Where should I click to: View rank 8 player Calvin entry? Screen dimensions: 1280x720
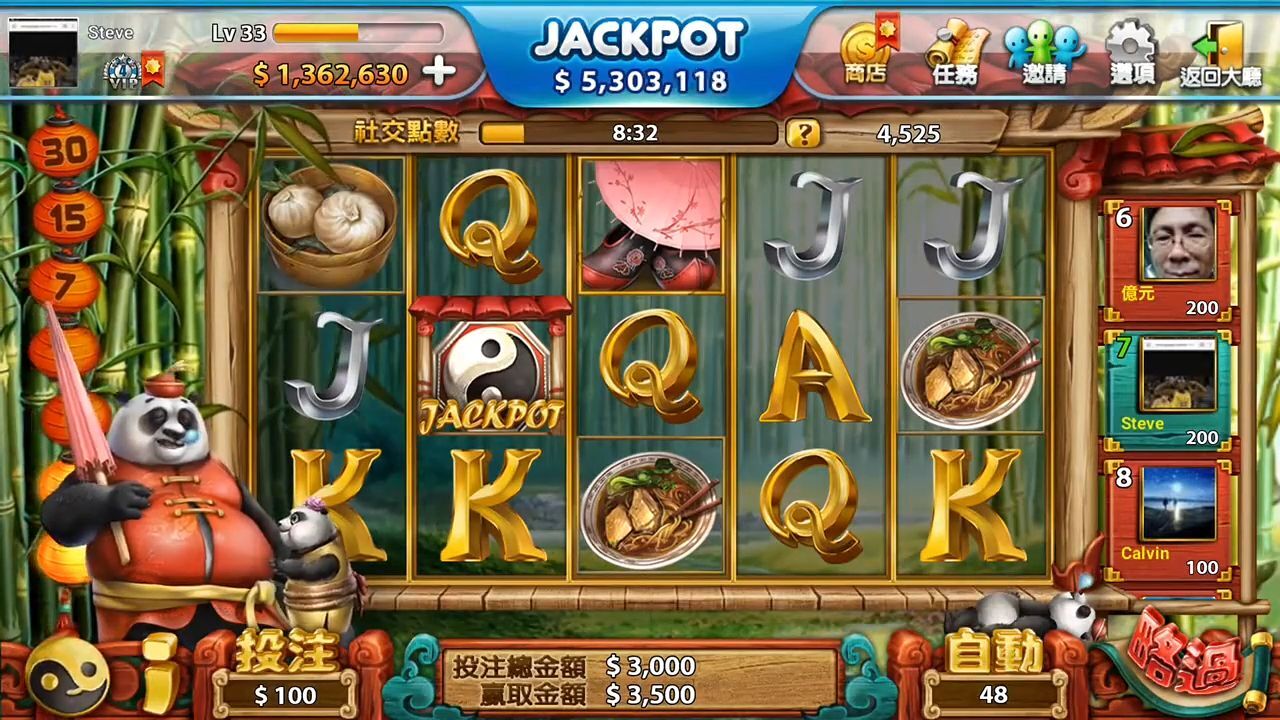pyautogui.click(x=1170, y=518)
